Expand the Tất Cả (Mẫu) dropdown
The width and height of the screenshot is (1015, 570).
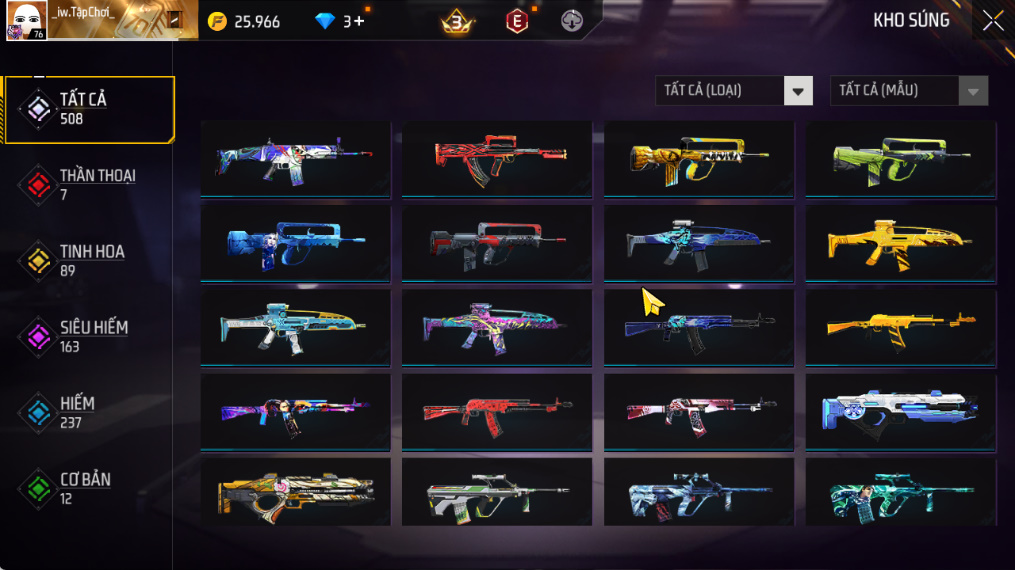(972, 91)
